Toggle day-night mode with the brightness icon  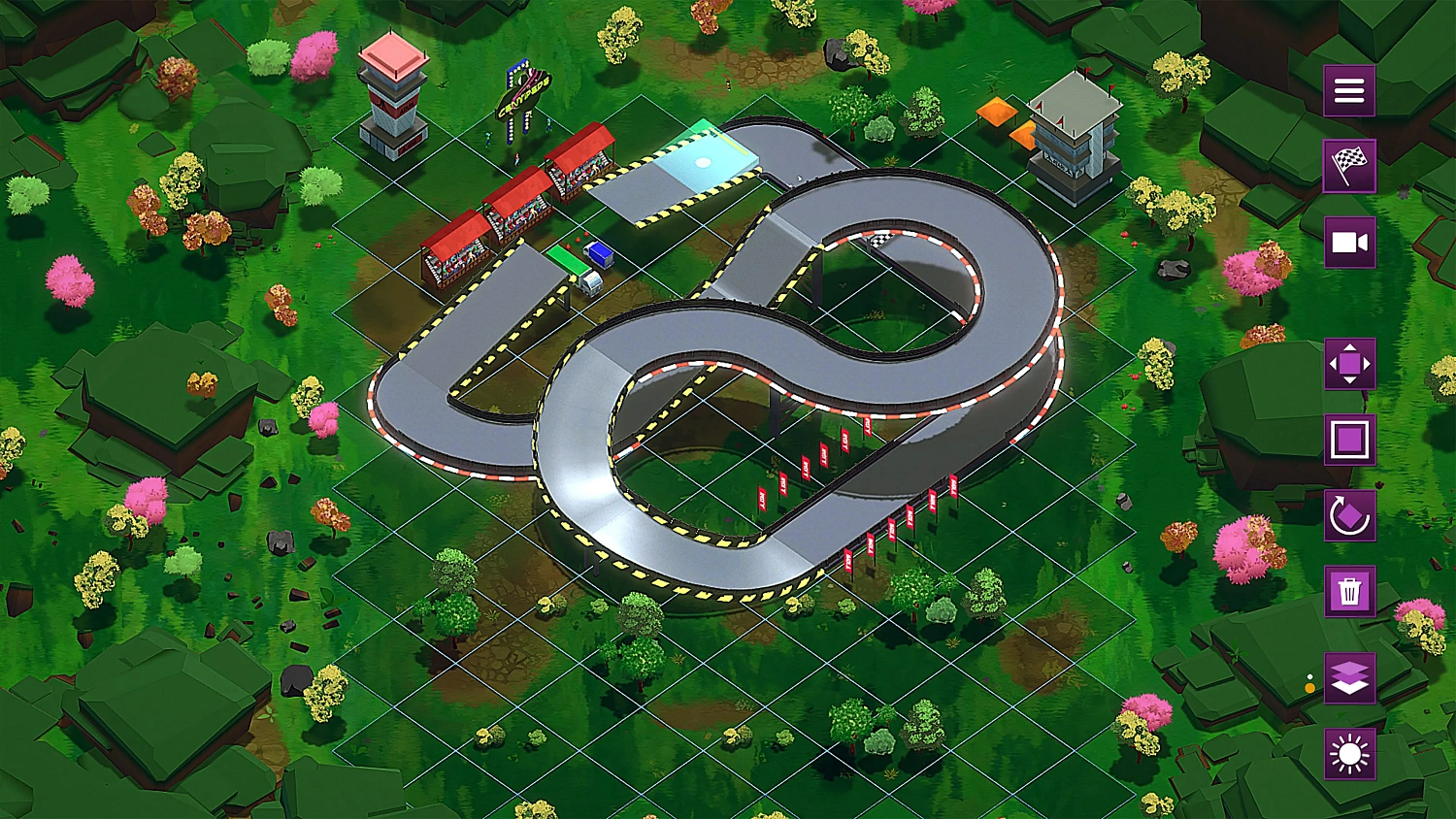point(1349,754)
